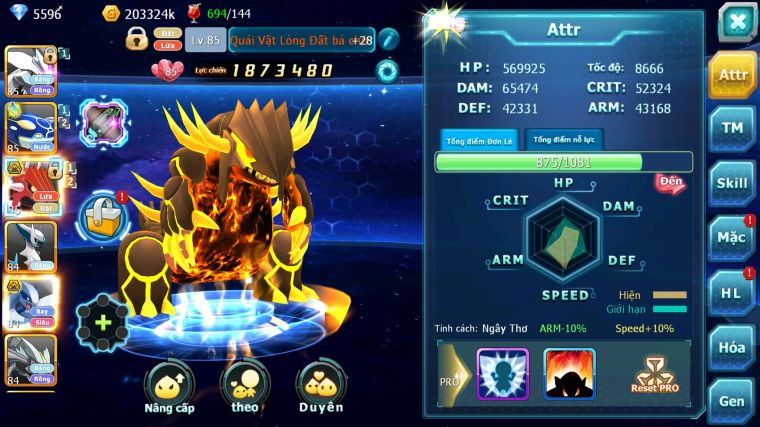Image resolution: width=760 pixels, height=427 pixels.
Task: Show the Tổng điểm Đơn Lẻ tab
Action: click(x=478, y=139)
